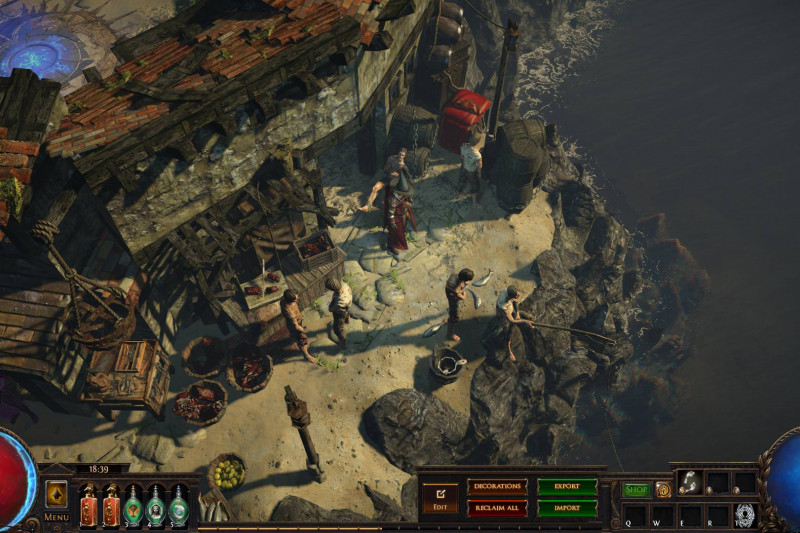Activate the skill bound to T
Viewport: 800px width, 533px height.
[x=744, y=515]
